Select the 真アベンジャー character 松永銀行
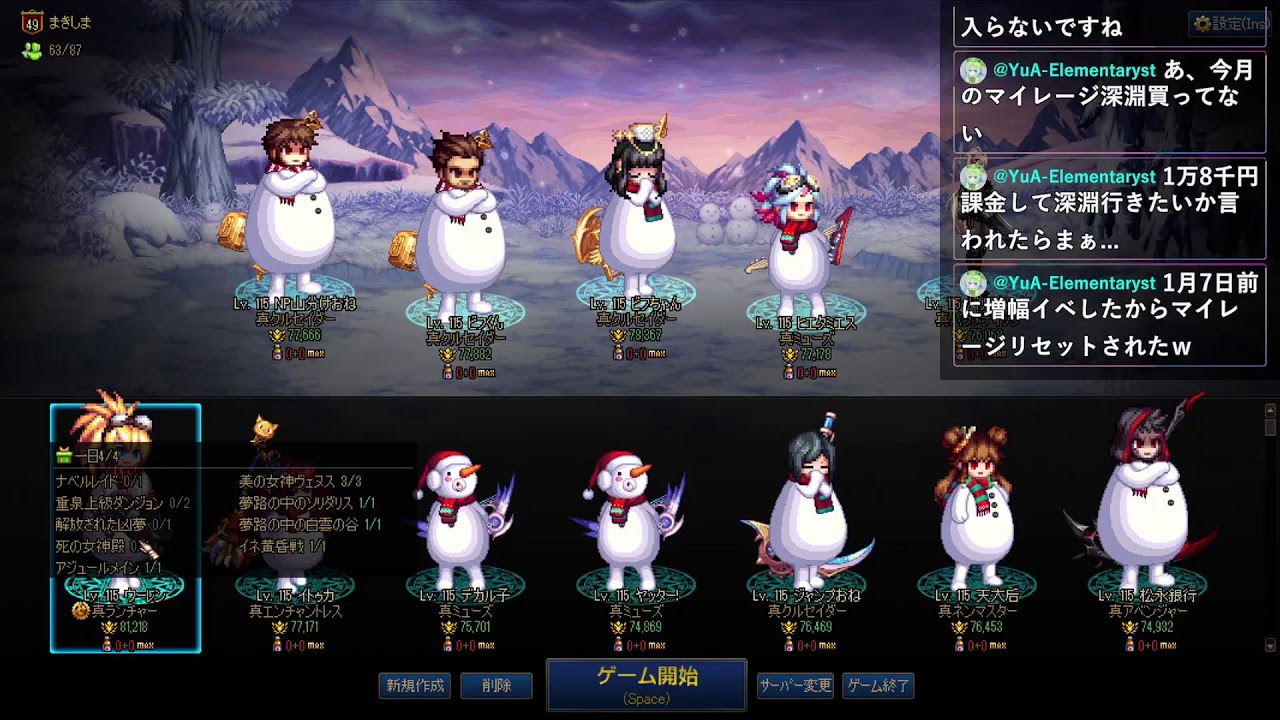 coord(1147,530)
